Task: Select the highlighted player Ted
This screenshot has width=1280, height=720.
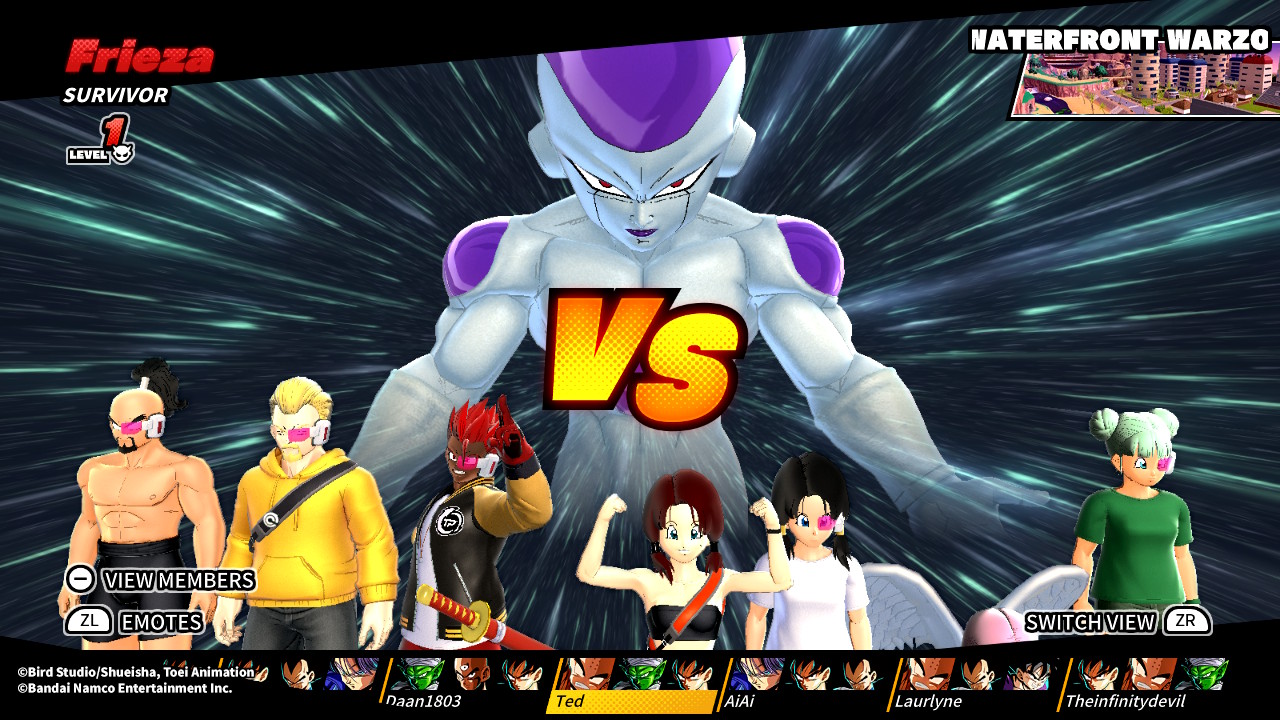Action: pyautogui.click(x=570, y=701)
